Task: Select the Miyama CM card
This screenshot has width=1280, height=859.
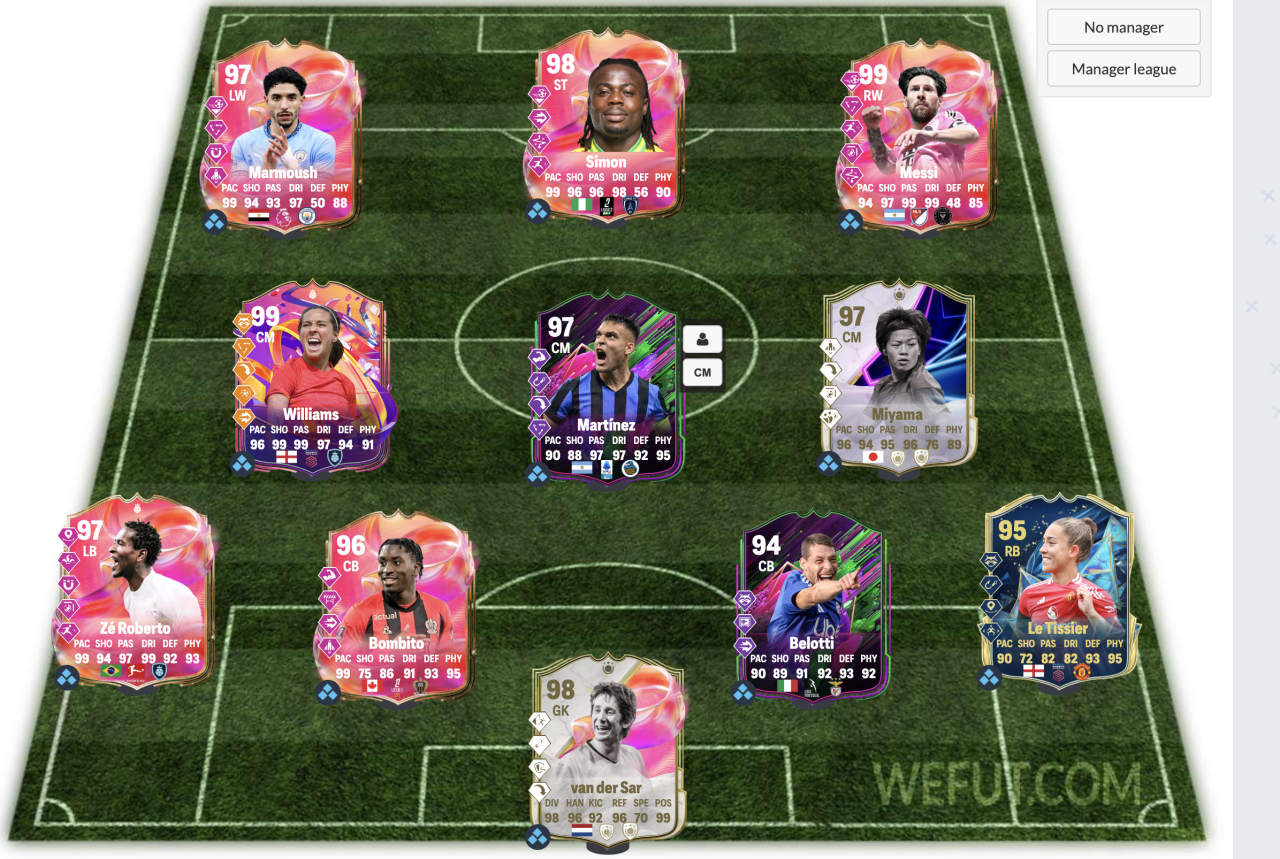Action: click(x=897, y=377)
